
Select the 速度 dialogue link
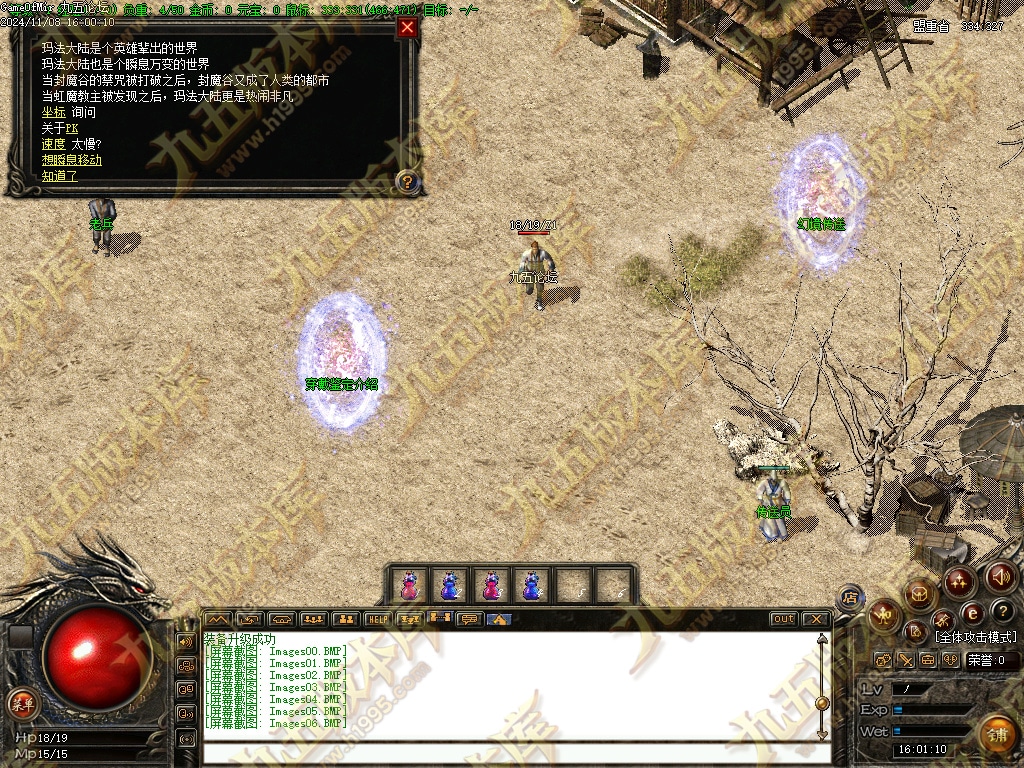(x=54, y=144)
